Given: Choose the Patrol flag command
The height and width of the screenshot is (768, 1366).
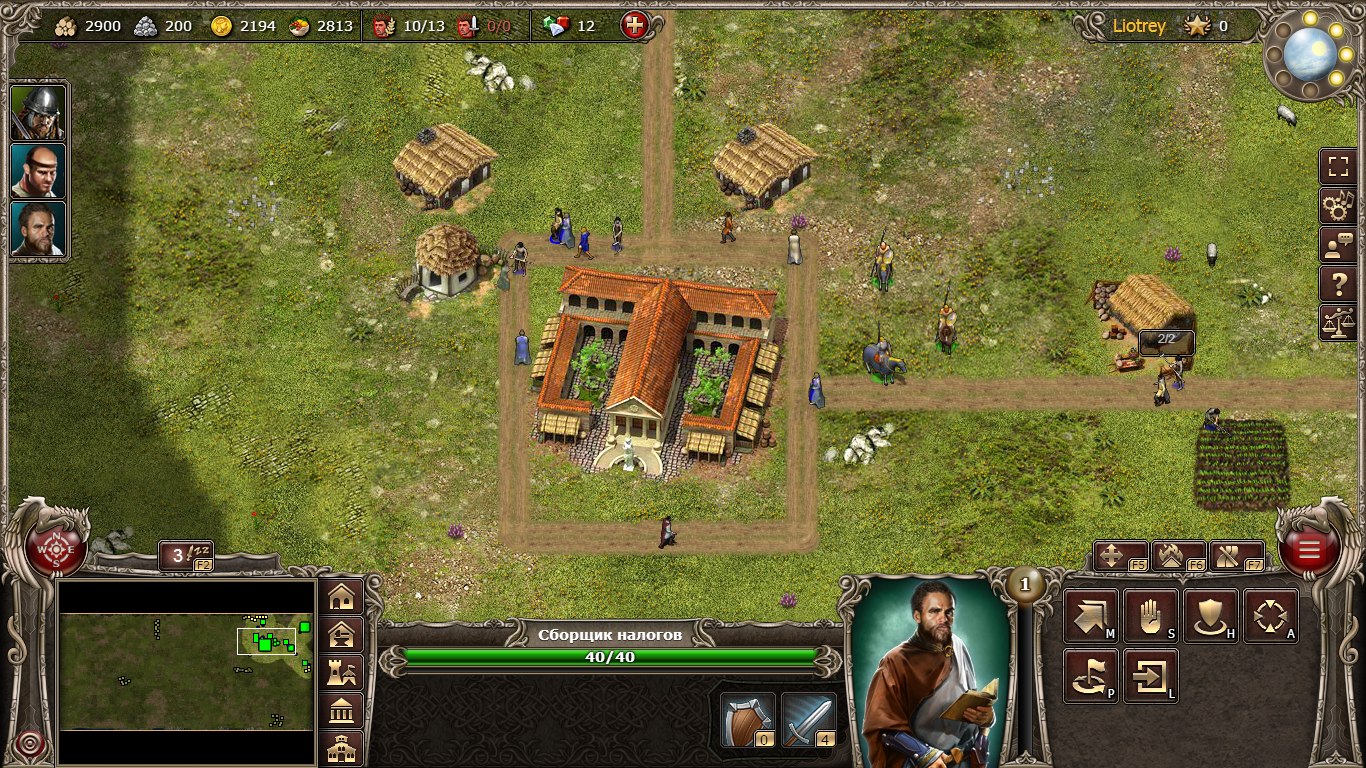Looking at the screenshot, I should (1090, 676).
